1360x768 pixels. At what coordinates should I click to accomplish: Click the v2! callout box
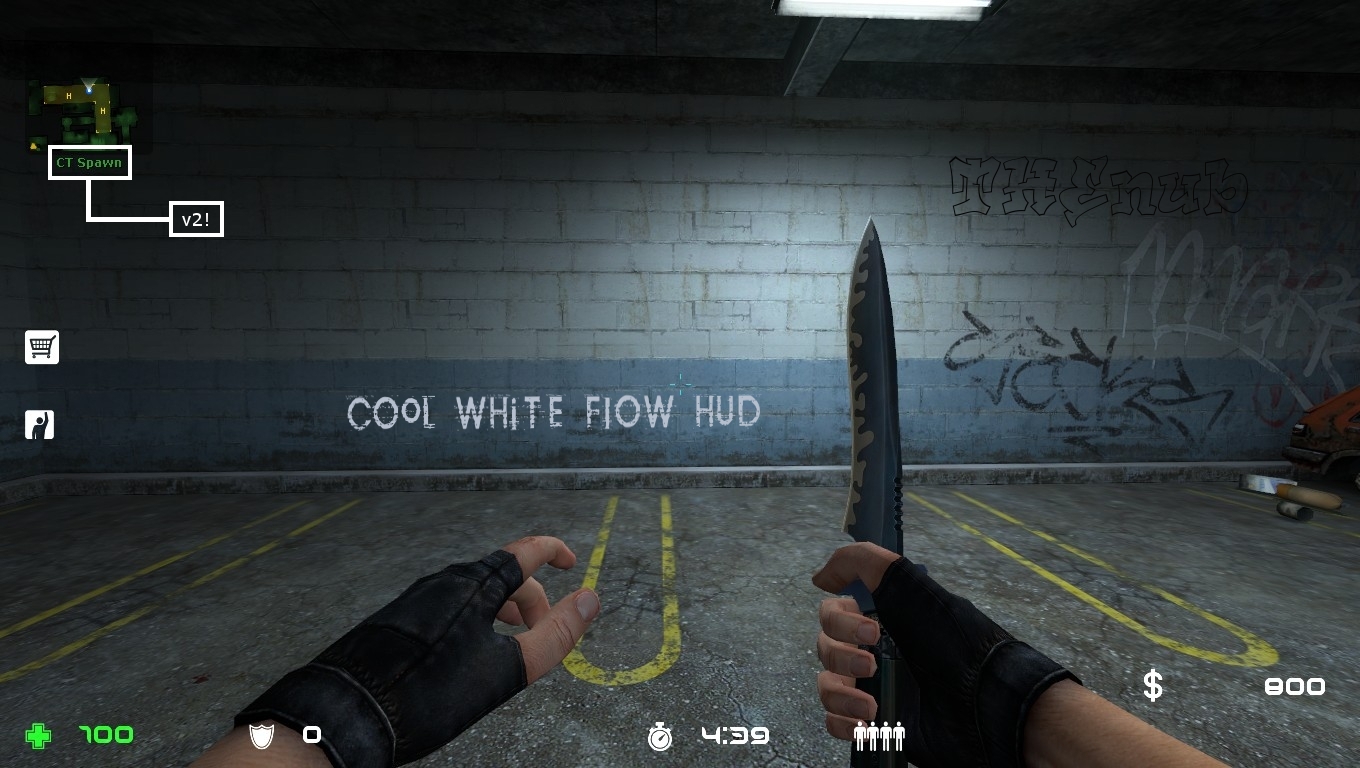(x=197, y=218)
